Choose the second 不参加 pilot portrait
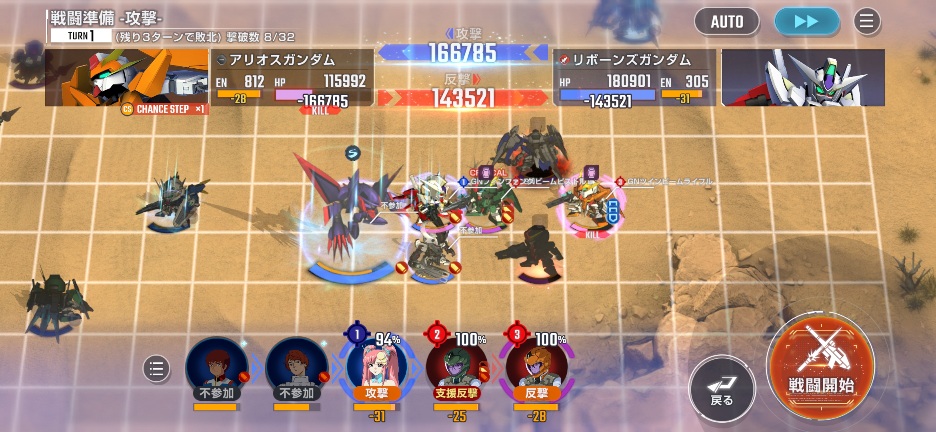This screenshot has height=432, width=936. [297, 366]
